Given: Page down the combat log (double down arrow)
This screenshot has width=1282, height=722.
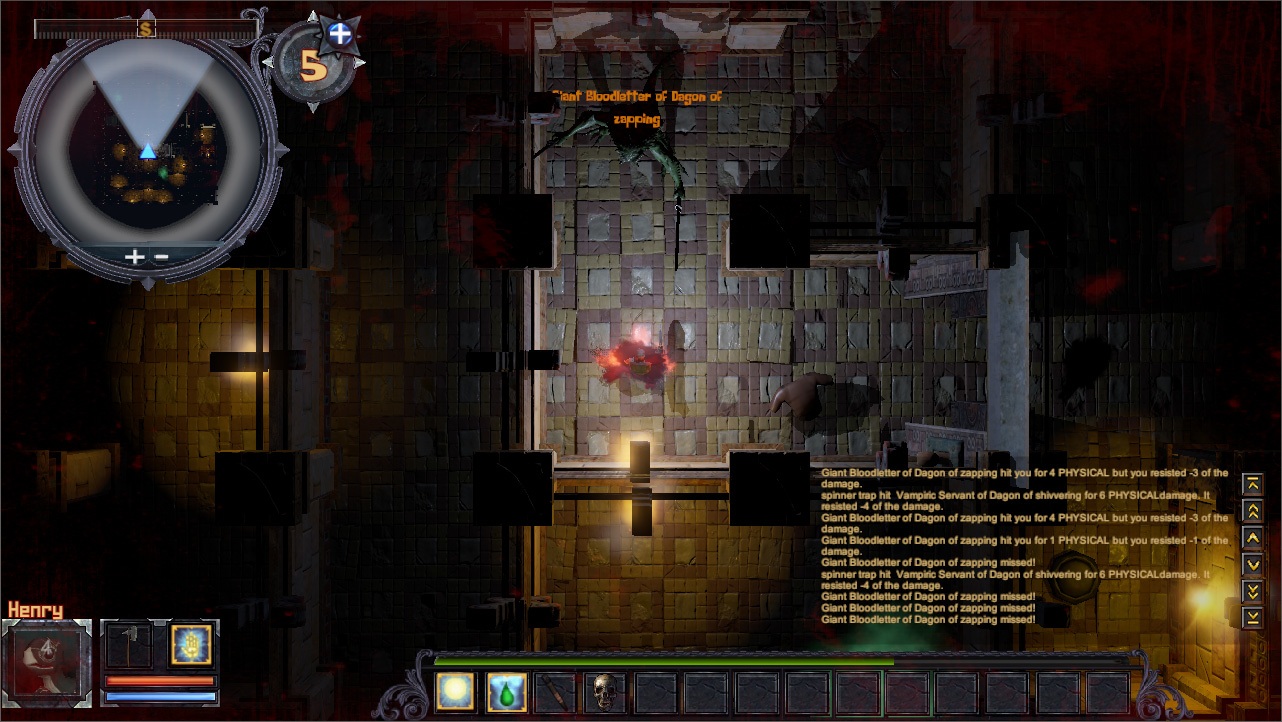Looking at the screenshot, I should (x=1252, y=591).
